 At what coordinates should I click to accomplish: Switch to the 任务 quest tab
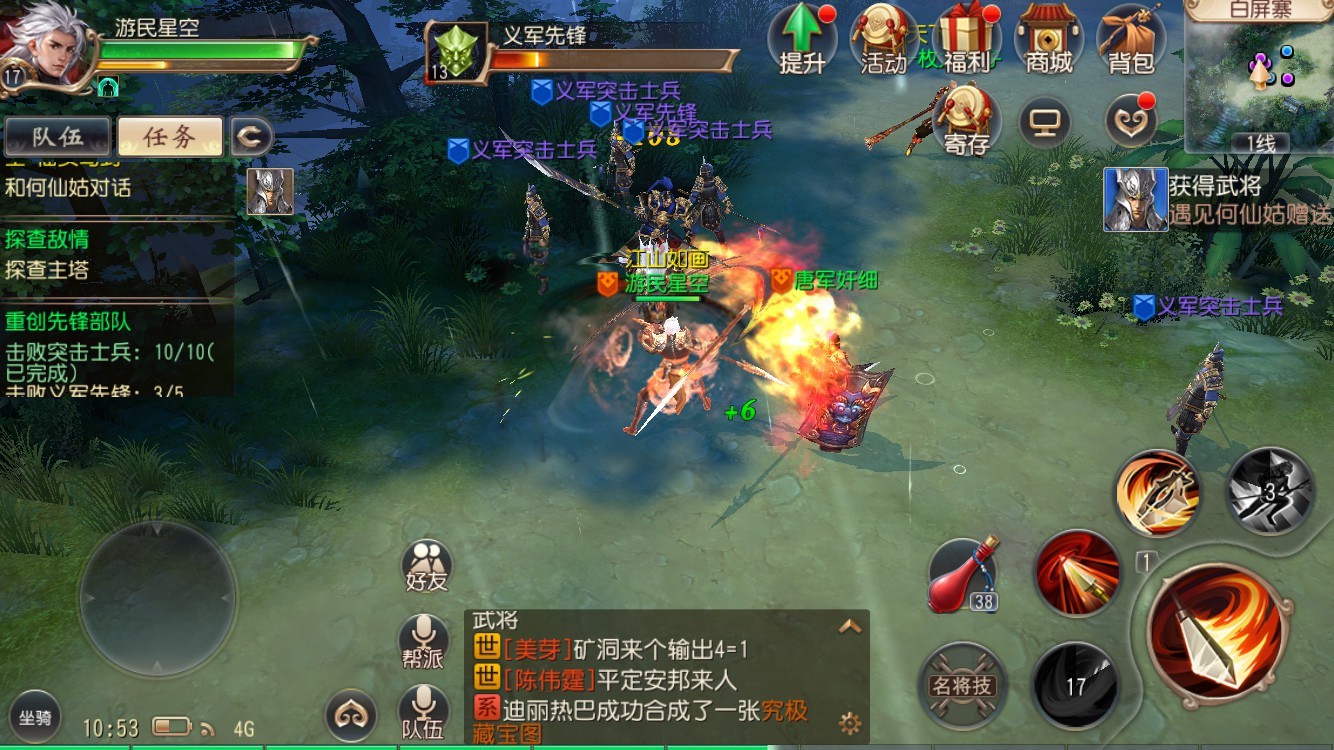[170, 138]
